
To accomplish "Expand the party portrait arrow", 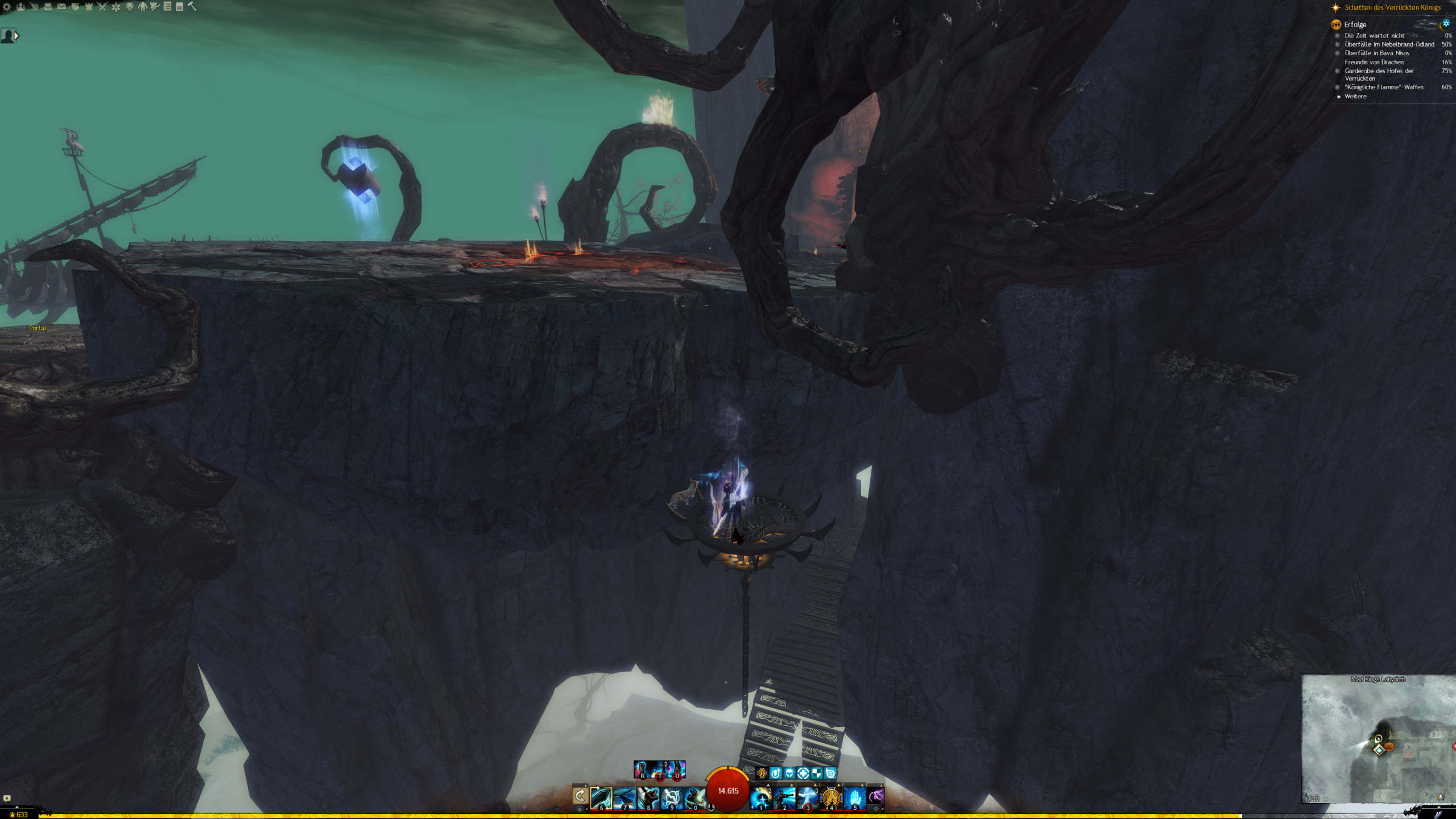I will 16,36.
